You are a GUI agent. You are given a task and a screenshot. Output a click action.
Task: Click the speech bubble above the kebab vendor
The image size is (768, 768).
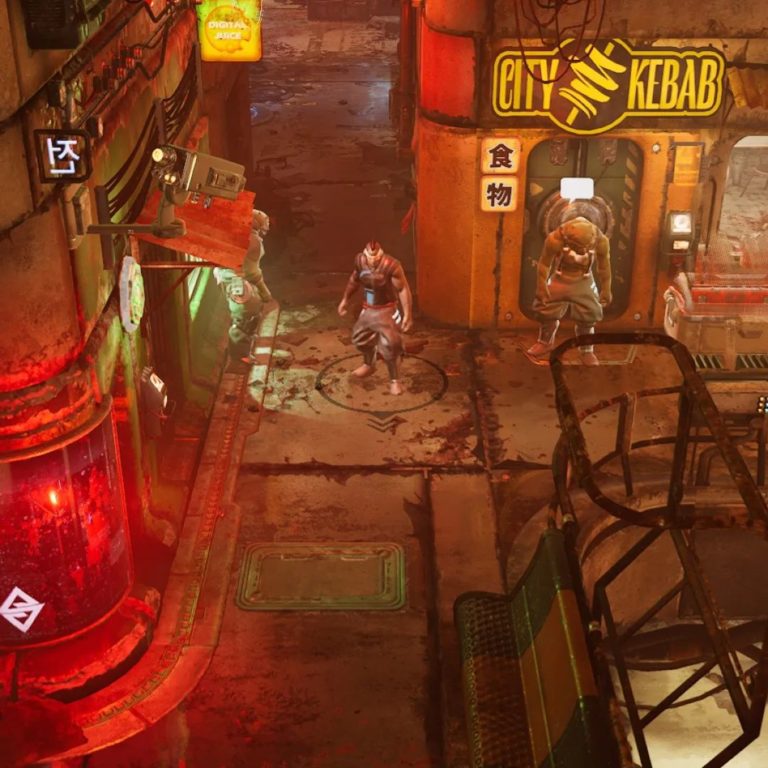[x=575, y=188]
